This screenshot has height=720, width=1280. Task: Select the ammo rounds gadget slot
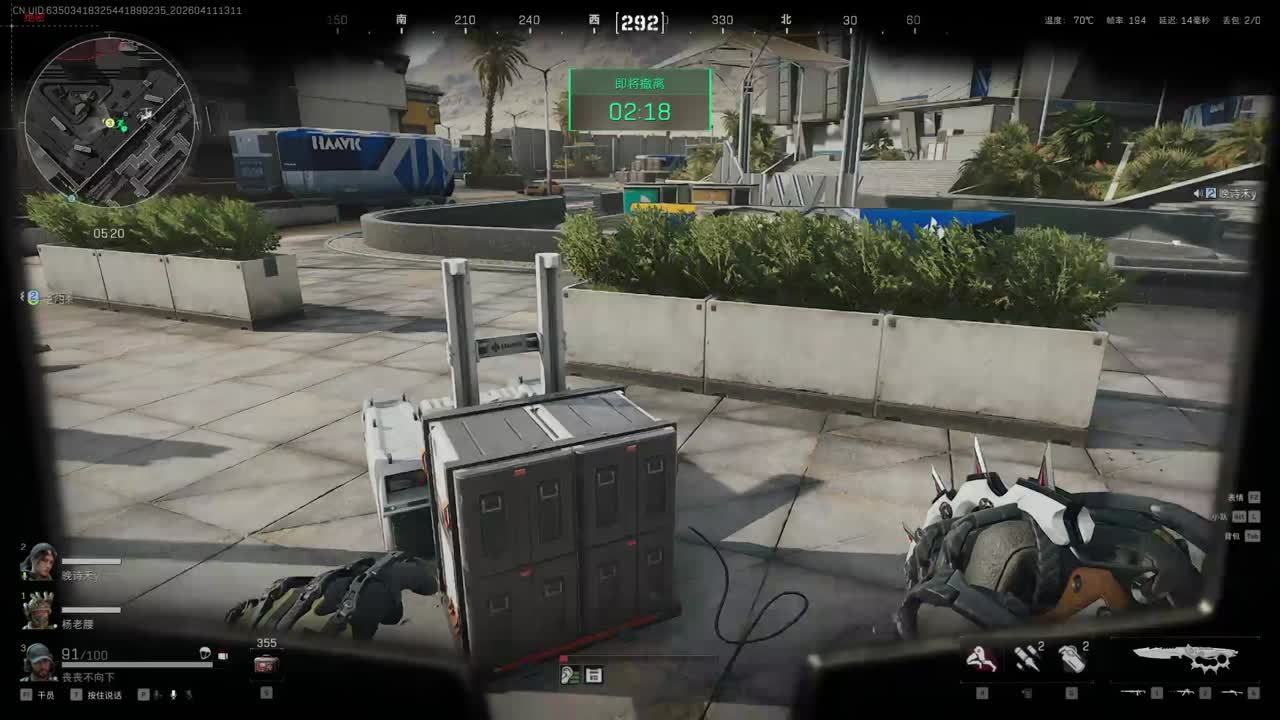pos(1026,658)
